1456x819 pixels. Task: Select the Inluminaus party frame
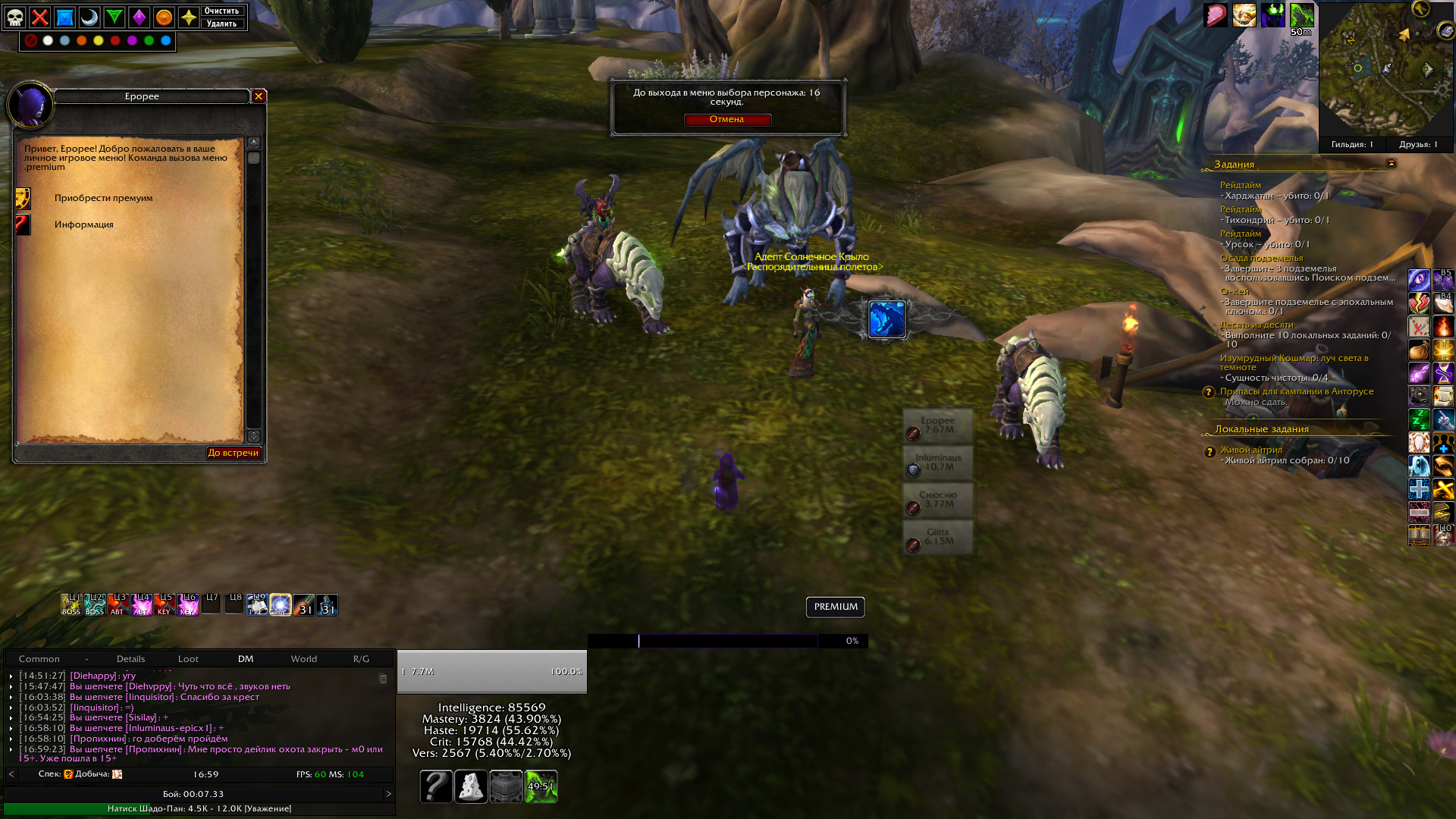pos(938,463)
